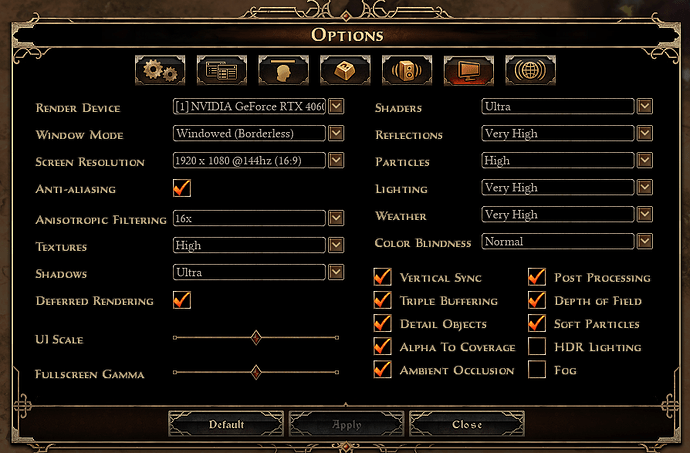Click the Fullscreen Gamma slider handle
The height and width of the screenshot is (453, 690).
coord(256,372)
